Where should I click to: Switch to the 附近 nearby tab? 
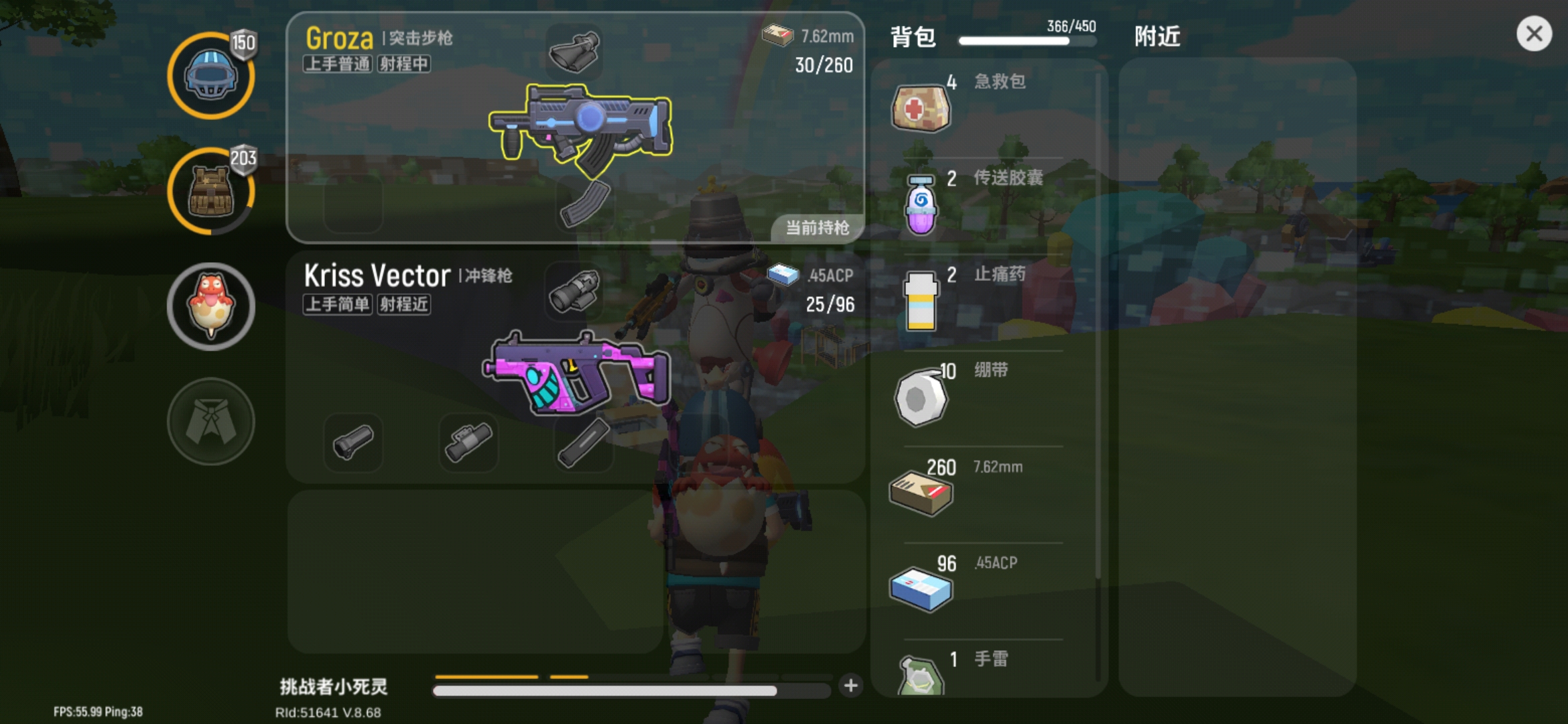click(1157, 36)
